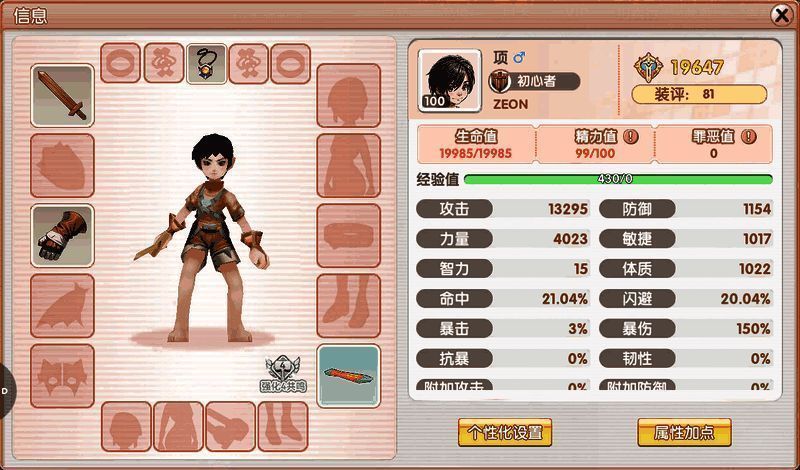This screenshot has height=470, width=800.
Task: Close the character info window
Action: coord(781,15)
